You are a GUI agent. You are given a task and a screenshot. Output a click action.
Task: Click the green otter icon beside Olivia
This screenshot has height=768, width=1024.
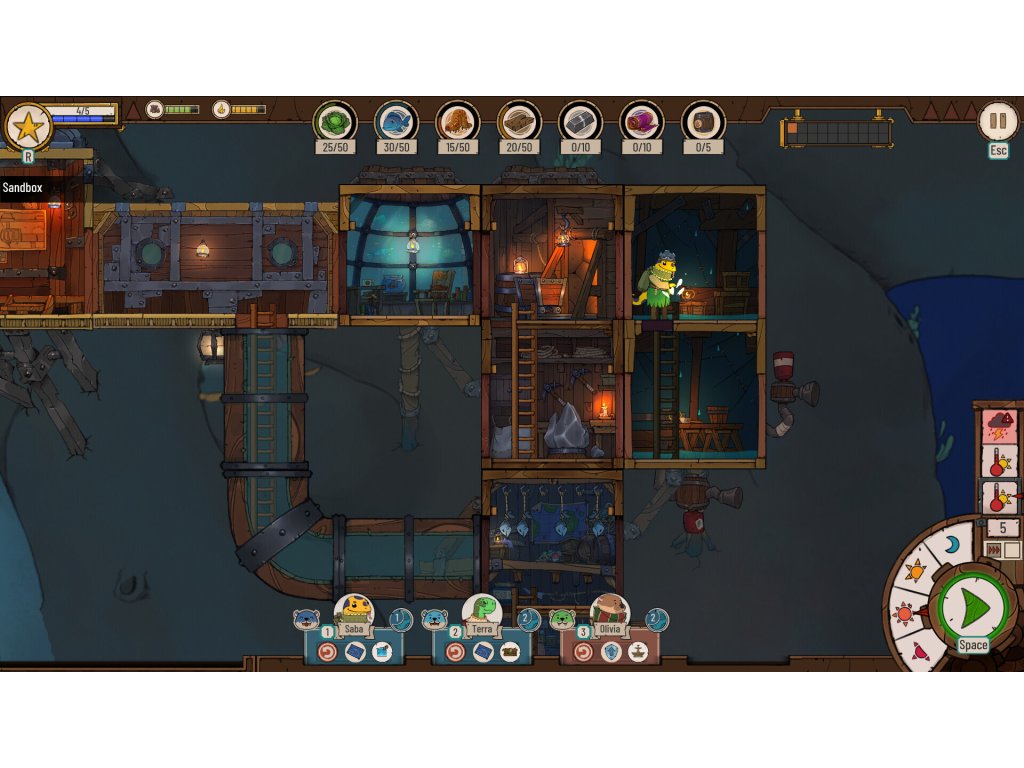(561, 620)
